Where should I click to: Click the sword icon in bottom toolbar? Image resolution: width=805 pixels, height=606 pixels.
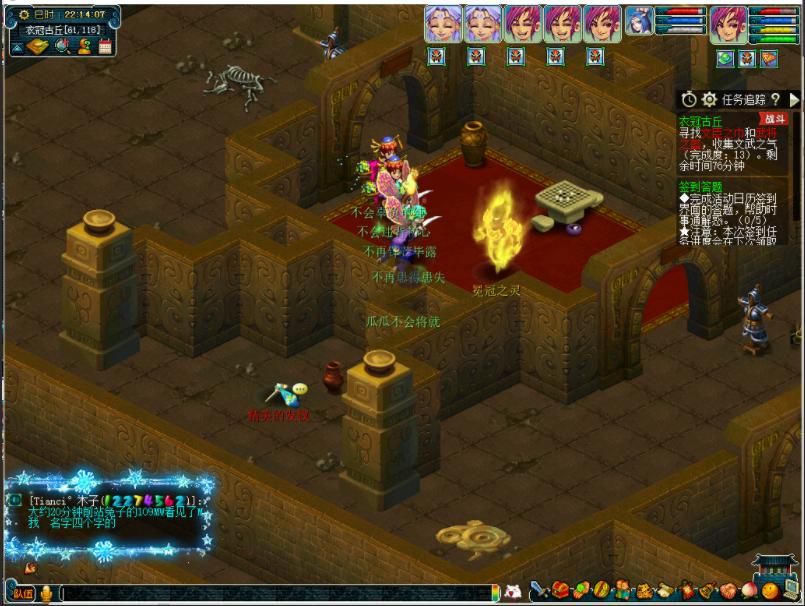tap(538, 591)
